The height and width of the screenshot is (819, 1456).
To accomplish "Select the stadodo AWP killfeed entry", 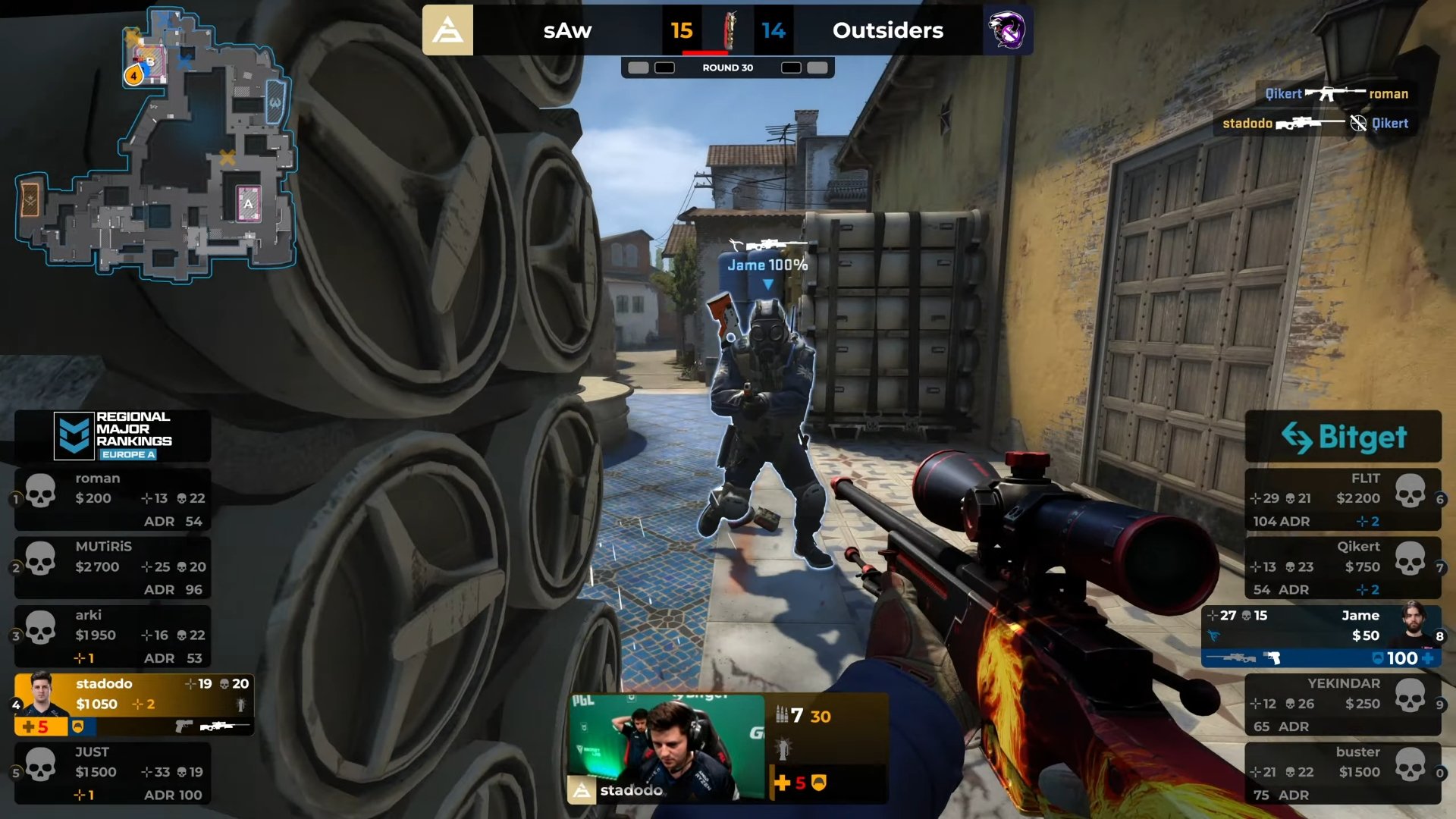I will [1314, 123].
